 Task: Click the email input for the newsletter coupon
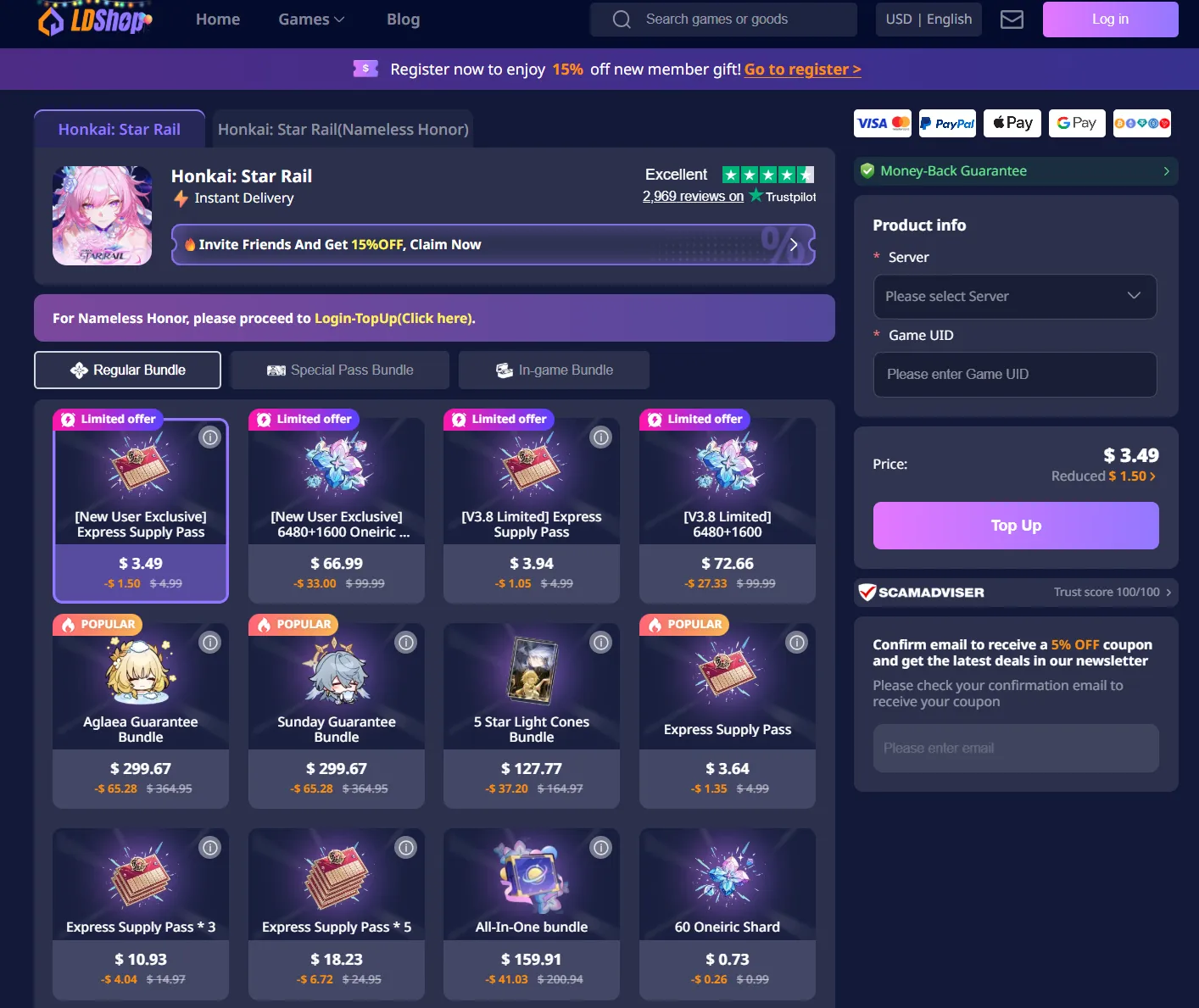click(x=1015, y=748)
